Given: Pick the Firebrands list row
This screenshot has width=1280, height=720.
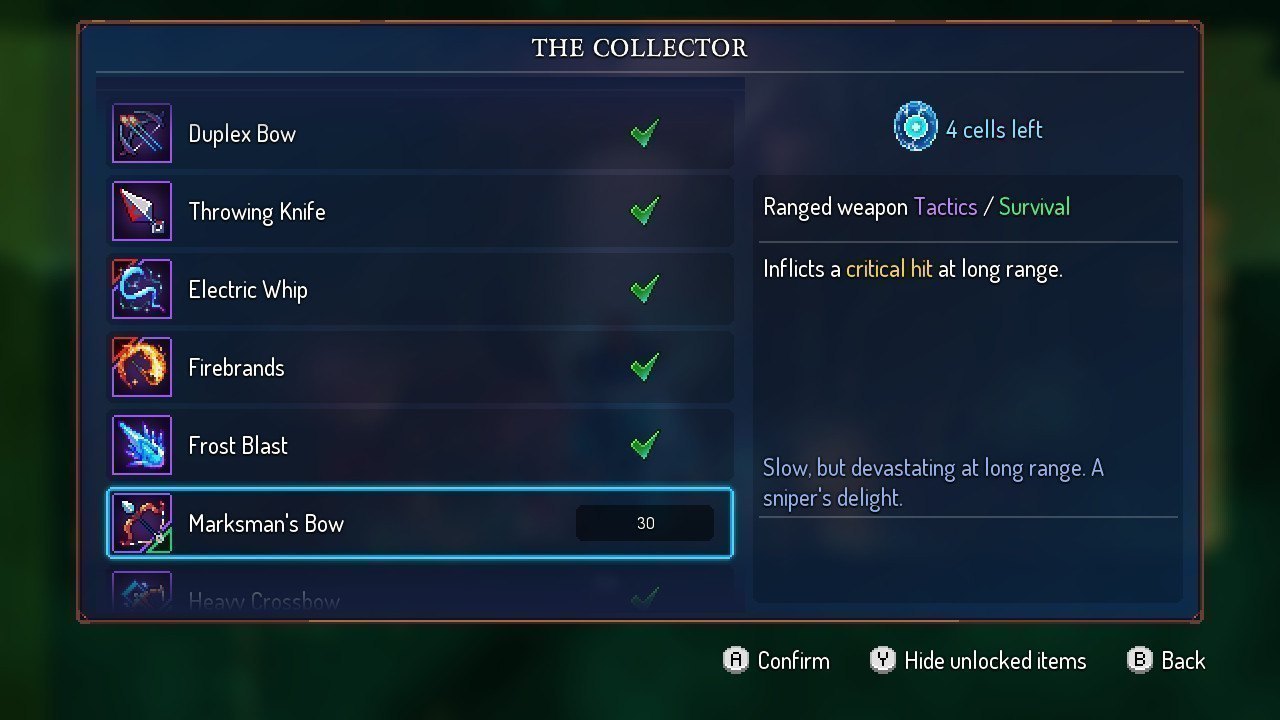Looking at the screenshot, I should [420, 368].
